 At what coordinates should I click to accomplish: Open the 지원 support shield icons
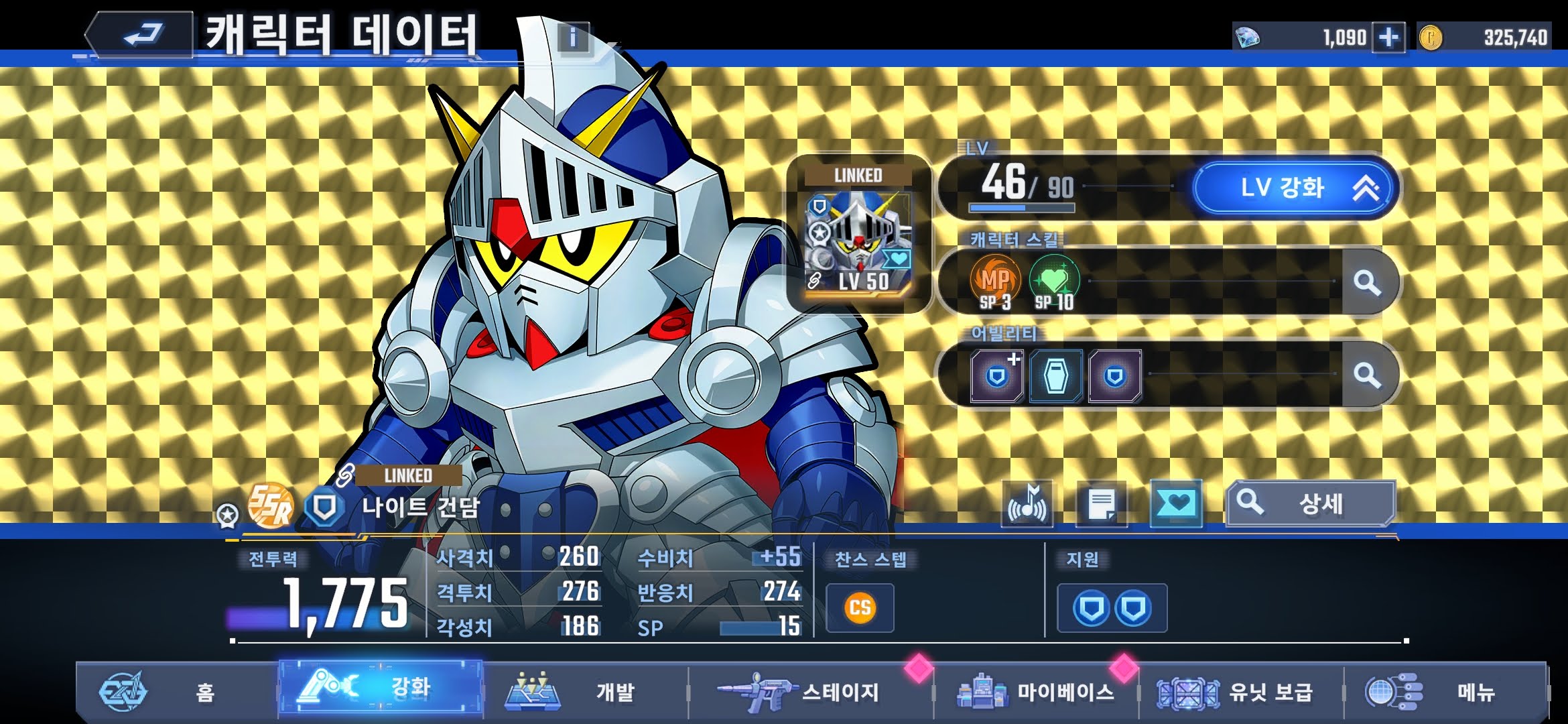point(1112,608)
